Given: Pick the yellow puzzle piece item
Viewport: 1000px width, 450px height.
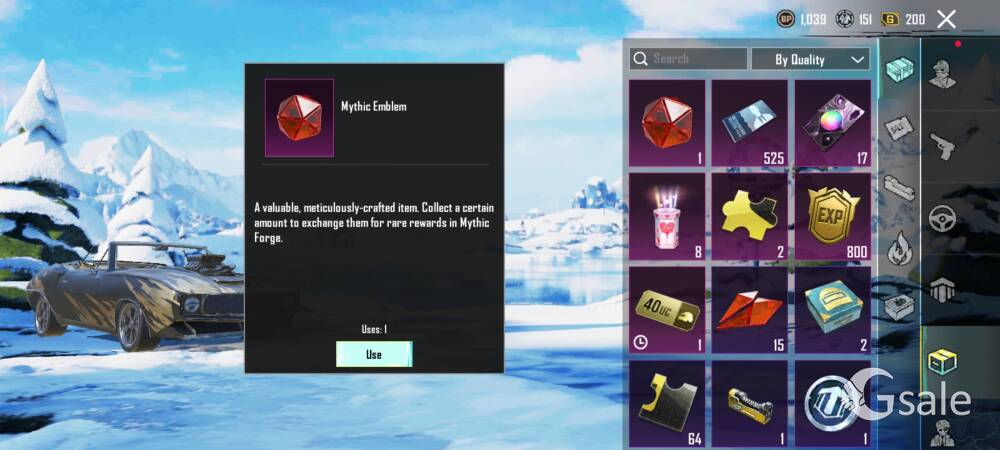Looking at the screenshot, I should (750, 215).
